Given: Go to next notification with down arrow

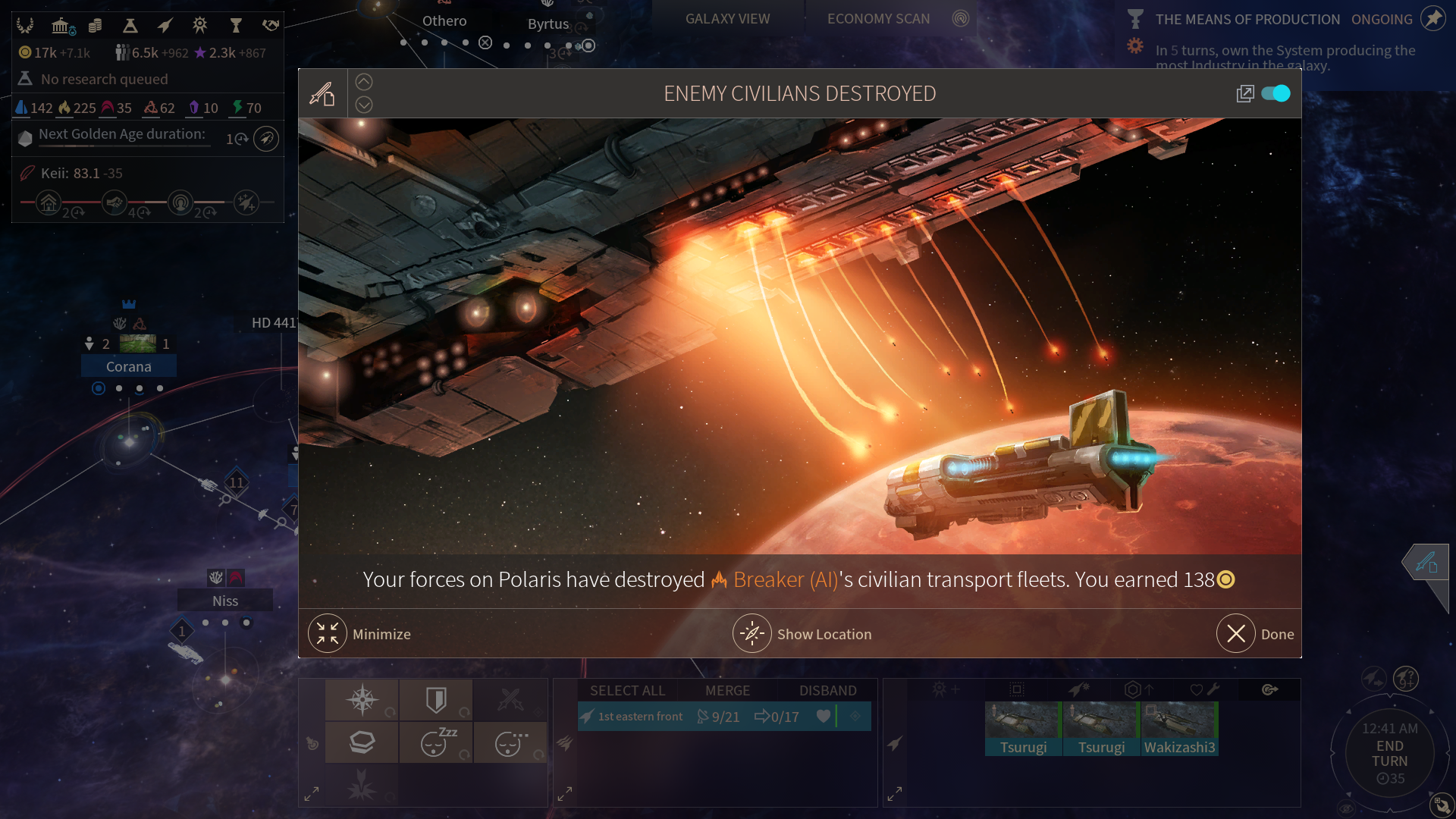Looking at the screenshot, I should click(364, 105).
